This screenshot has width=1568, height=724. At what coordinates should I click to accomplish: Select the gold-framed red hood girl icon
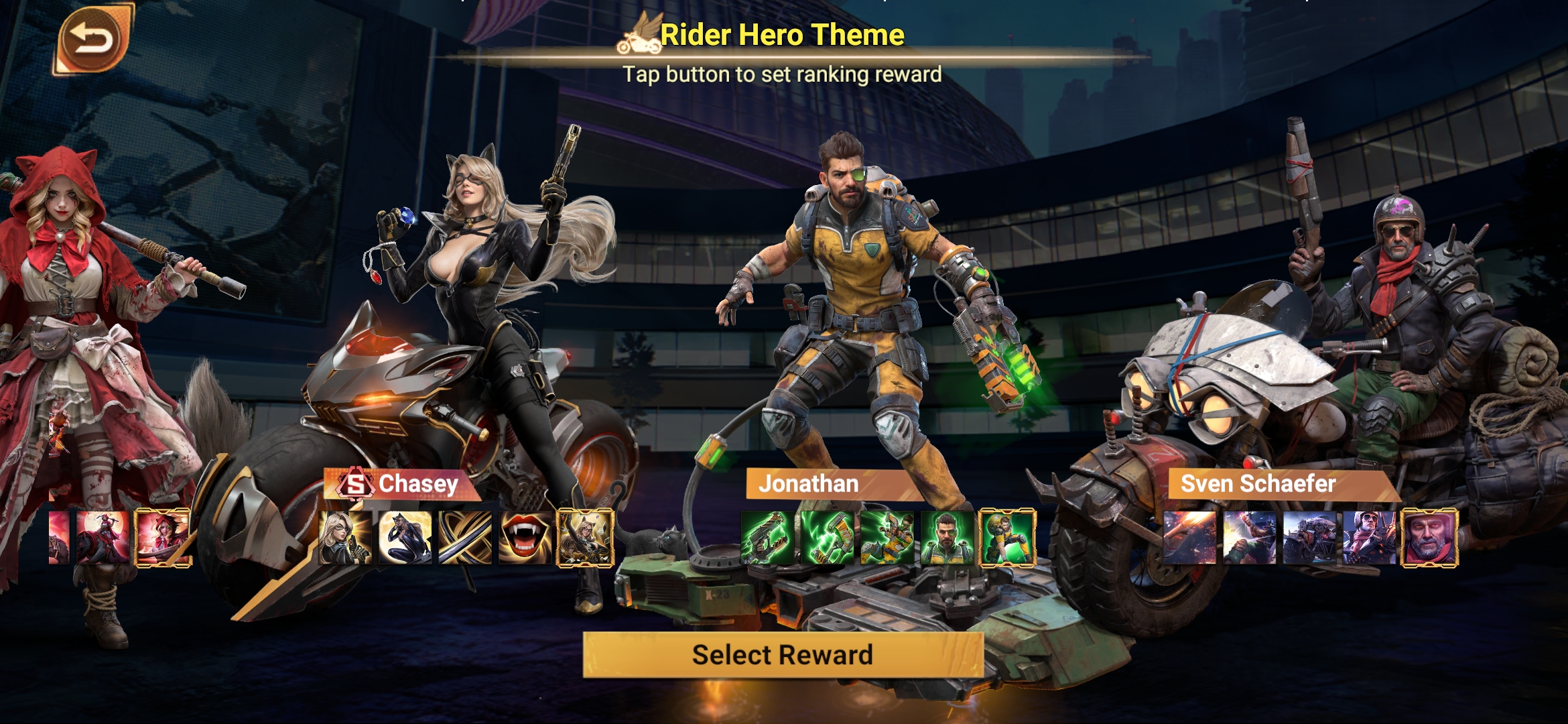pos(163,538)
